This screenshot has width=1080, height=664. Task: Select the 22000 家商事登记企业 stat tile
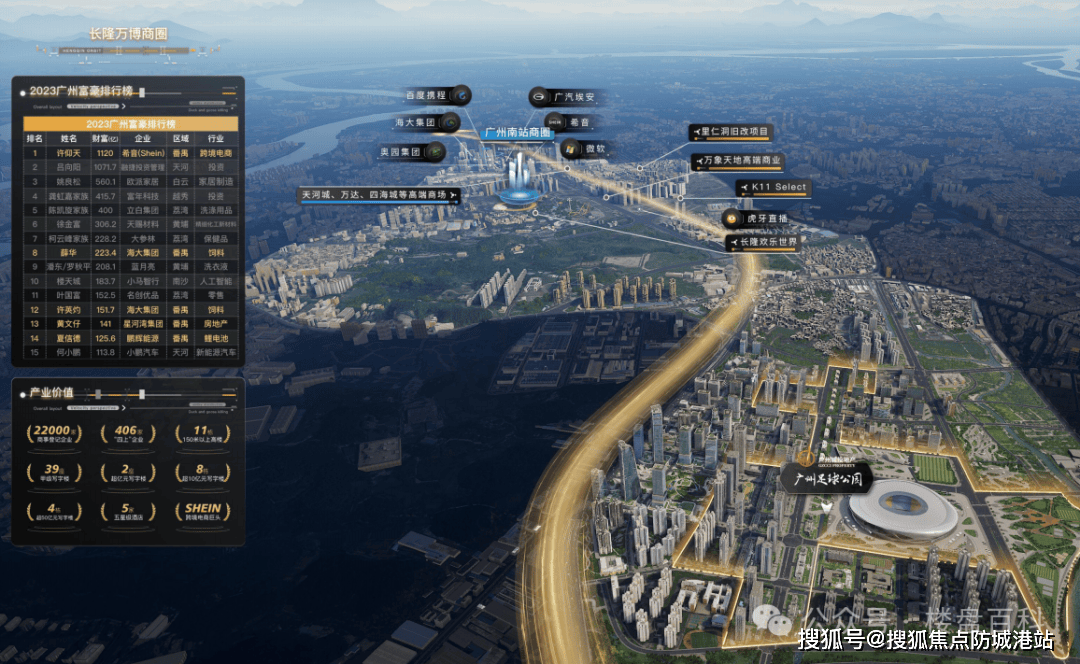tap(55, 436)
